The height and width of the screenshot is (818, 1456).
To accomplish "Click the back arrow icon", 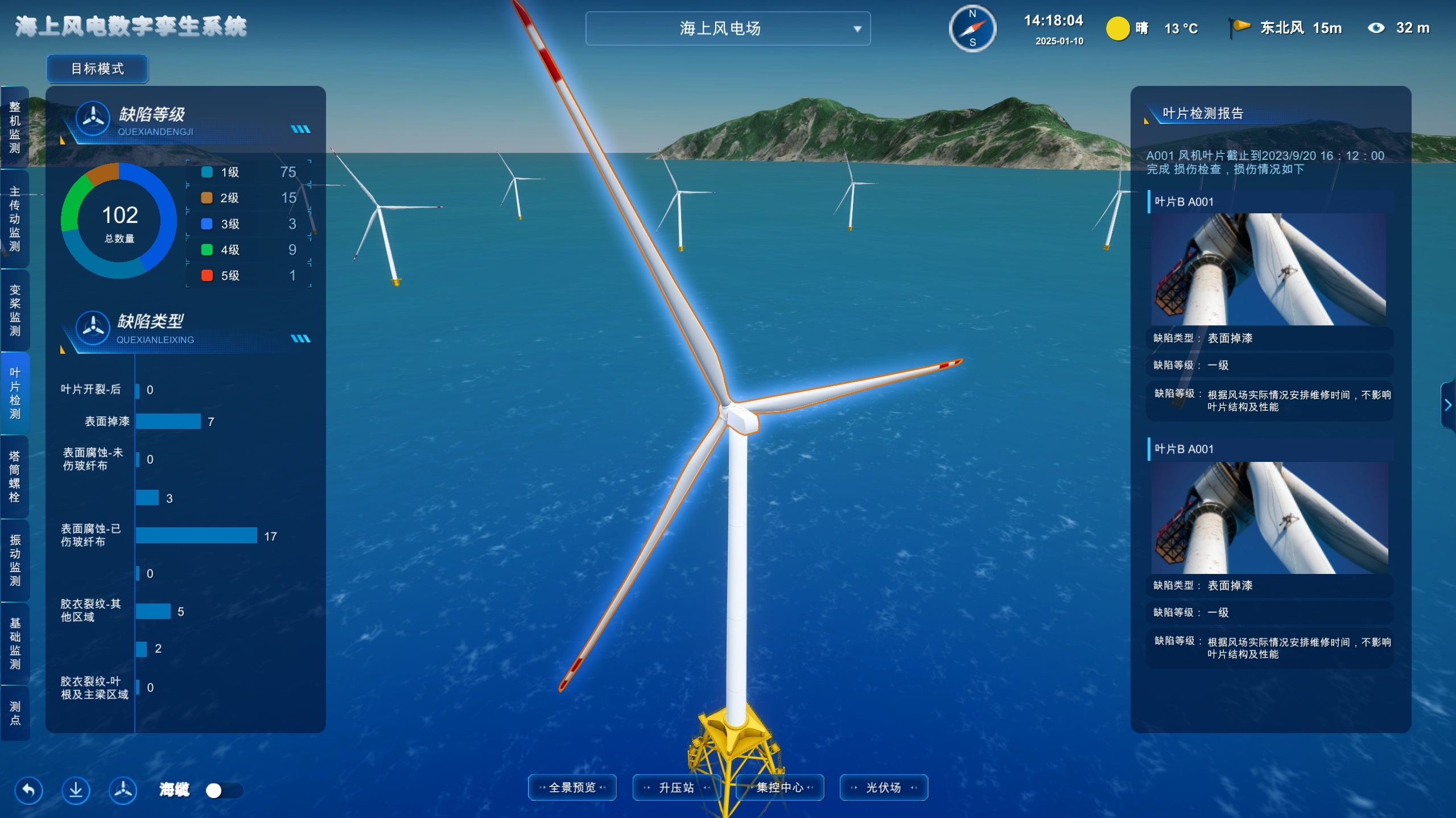I will [28, 790].
